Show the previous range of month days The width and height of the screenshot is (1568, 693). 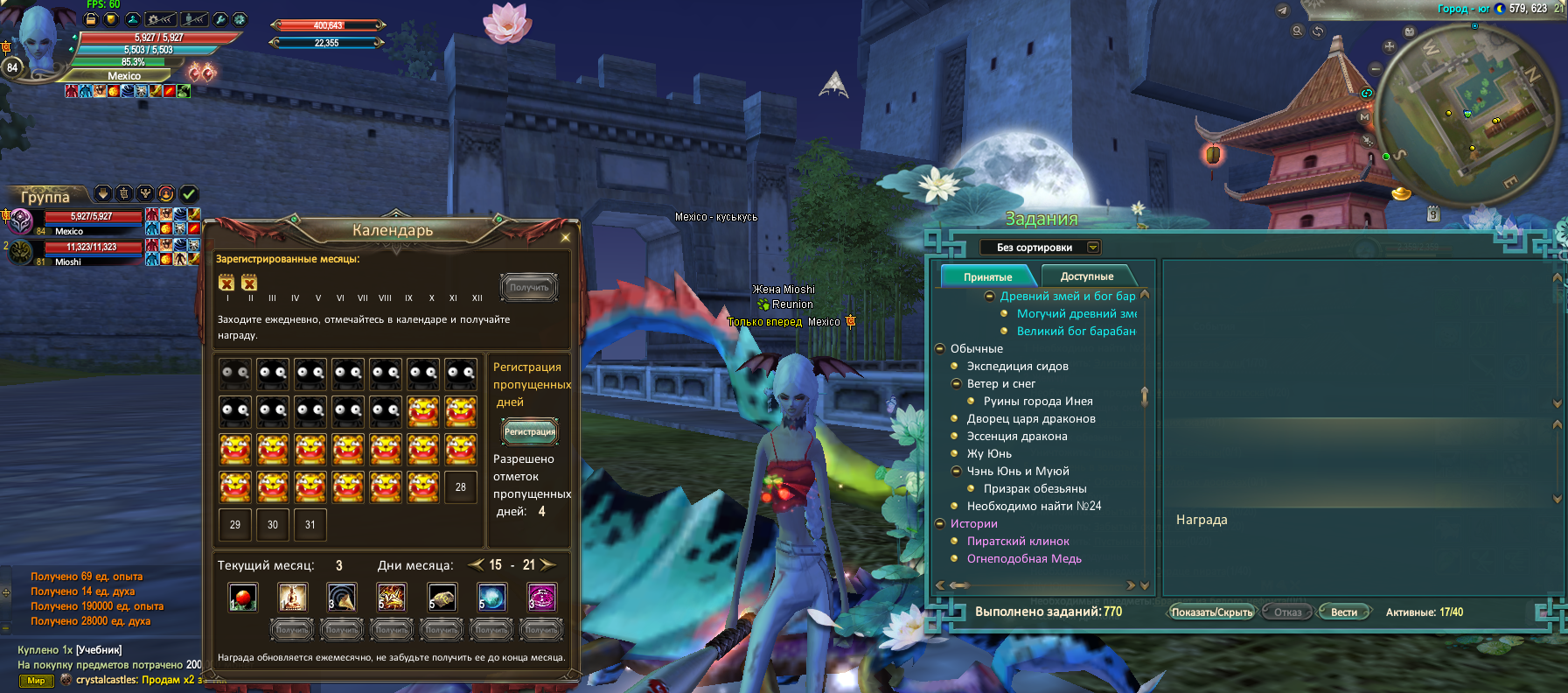tap(477, 565)
